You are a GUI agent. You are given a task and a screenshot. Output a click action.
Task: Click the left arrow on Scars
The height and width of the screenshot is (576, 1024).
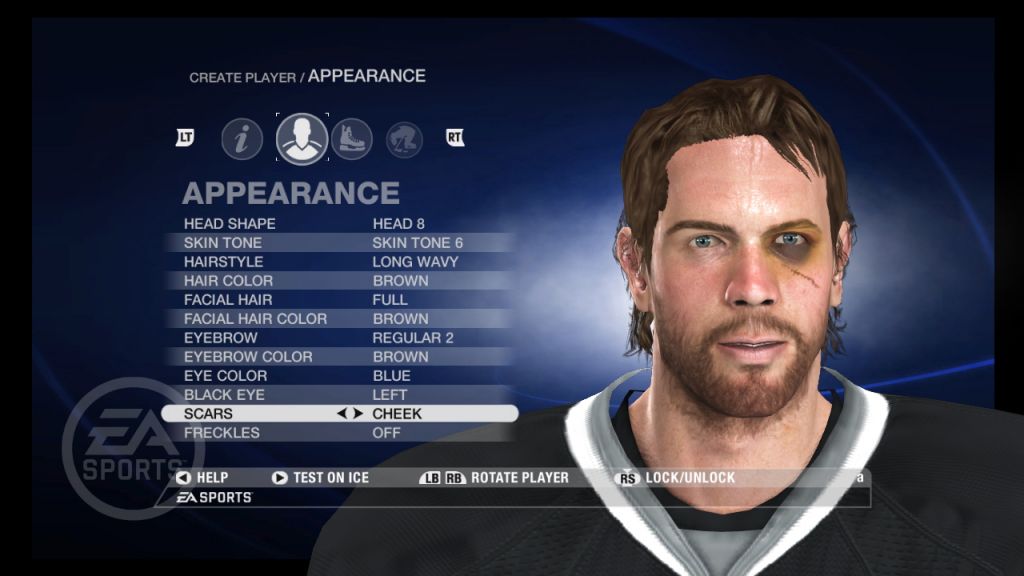coord(344,414)
